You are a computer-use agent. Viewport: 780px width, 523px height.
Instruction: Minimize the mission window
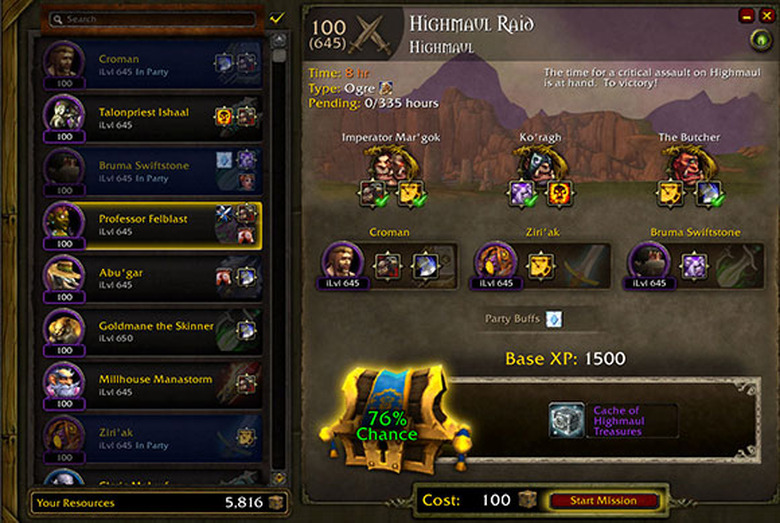(x=746, y=15)
